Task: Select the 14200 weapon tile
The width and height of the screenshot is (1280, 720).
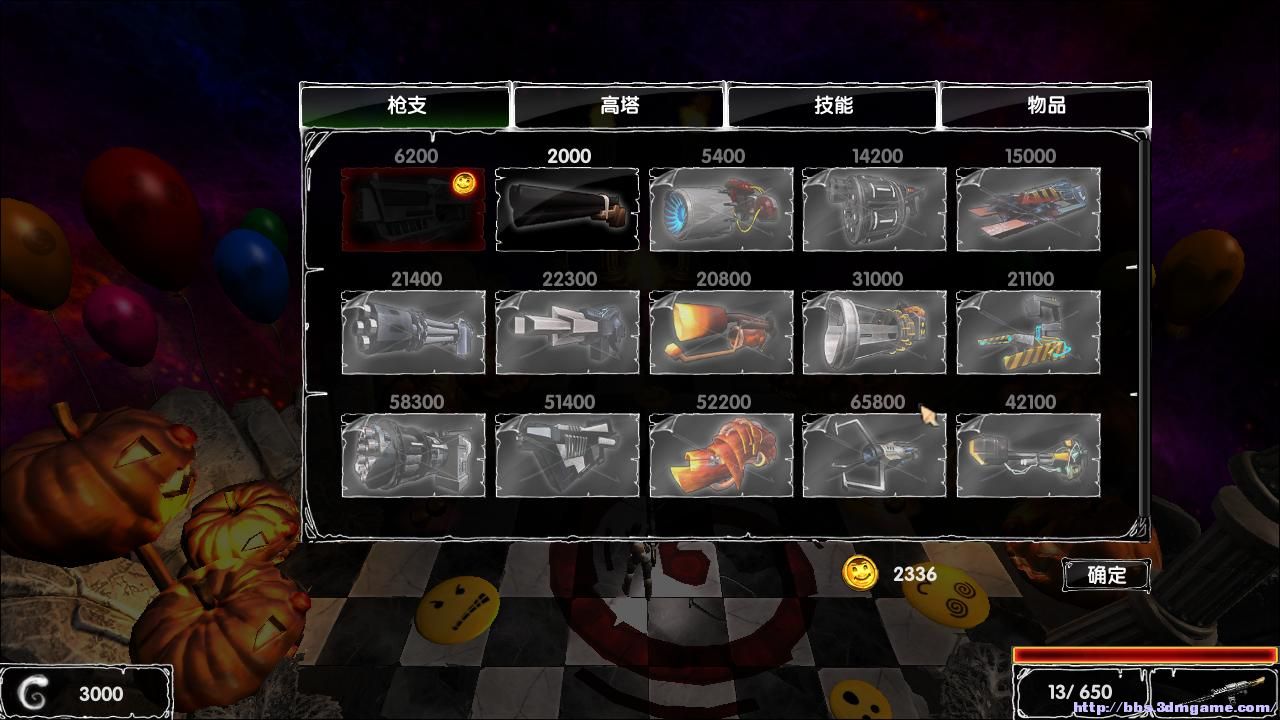Action: tap(875, 209)
